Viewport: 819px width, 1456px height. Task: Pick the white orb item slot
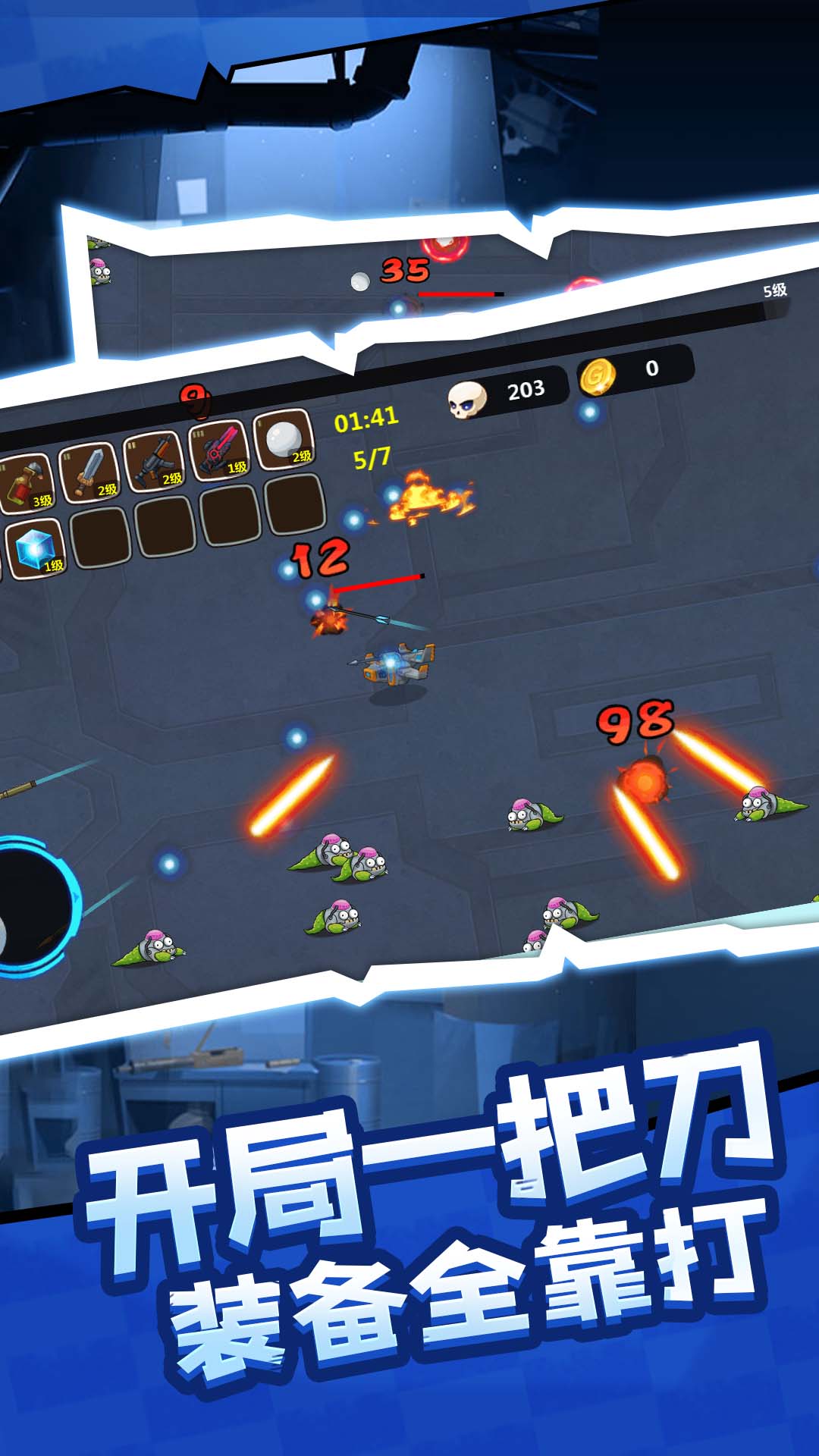(284, 438)
